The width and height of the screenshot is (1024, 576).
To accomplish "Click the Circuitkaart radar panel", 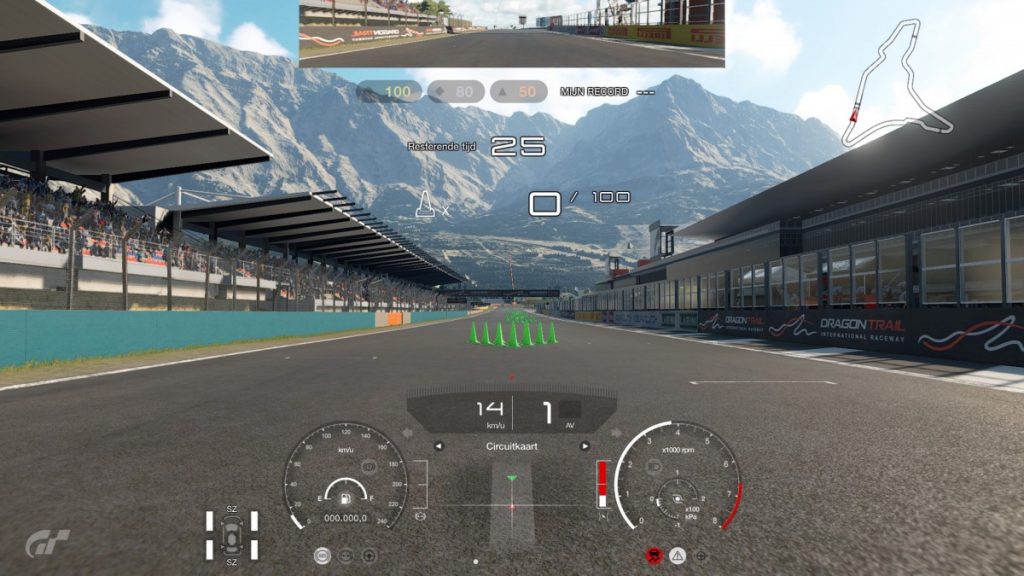I will click(511, 497).
